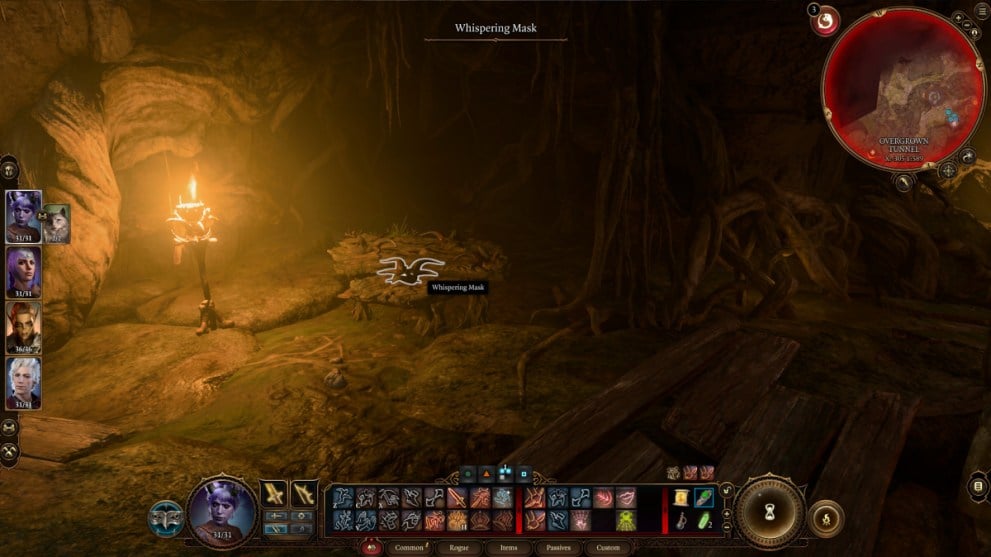Image resolution: width=991 pixels, height=557 pixels.
Task: Zoom in on the minimap
Action: click(x=957, y=18)
